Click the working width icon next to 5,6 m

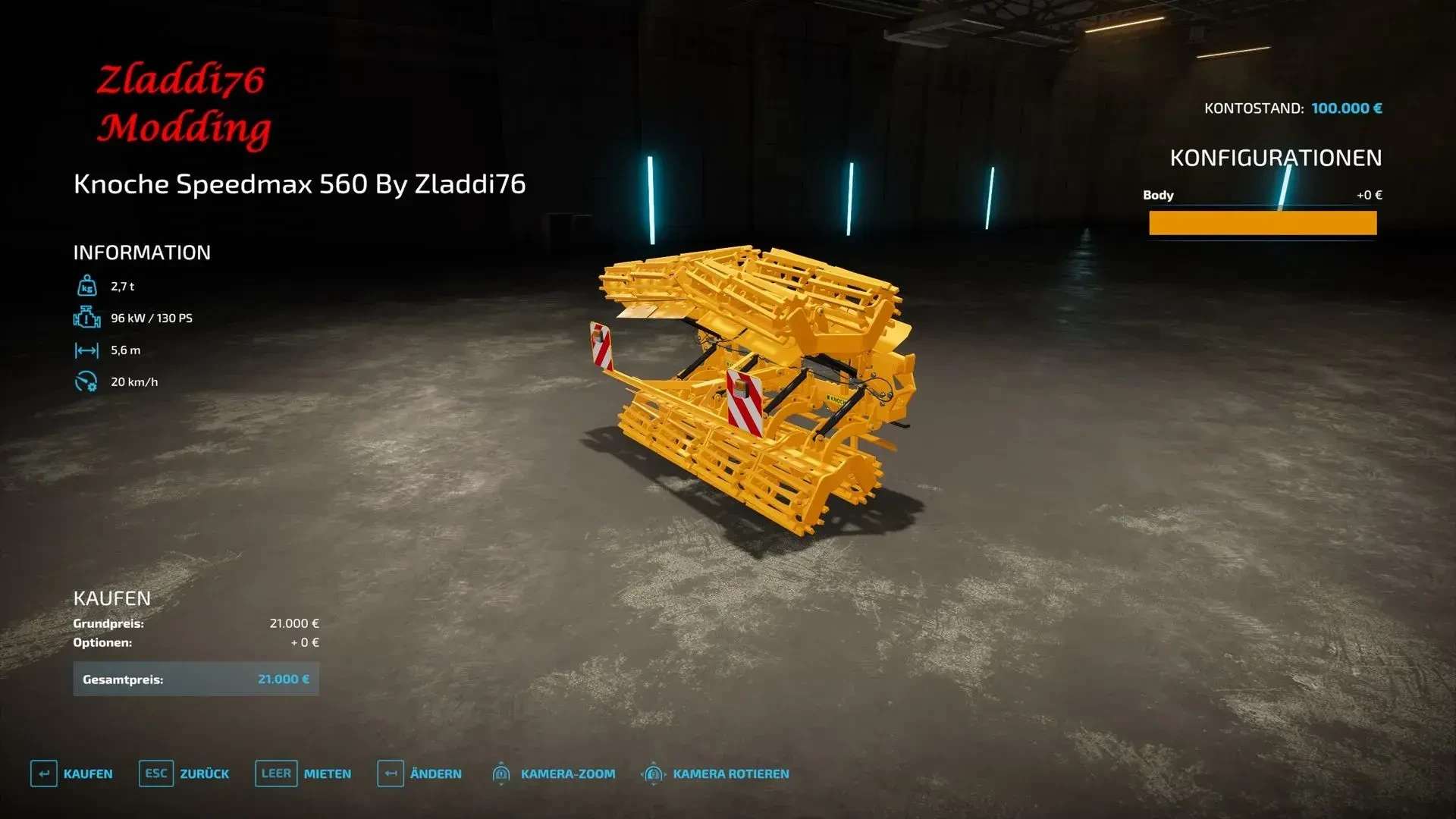coord(88,350)
